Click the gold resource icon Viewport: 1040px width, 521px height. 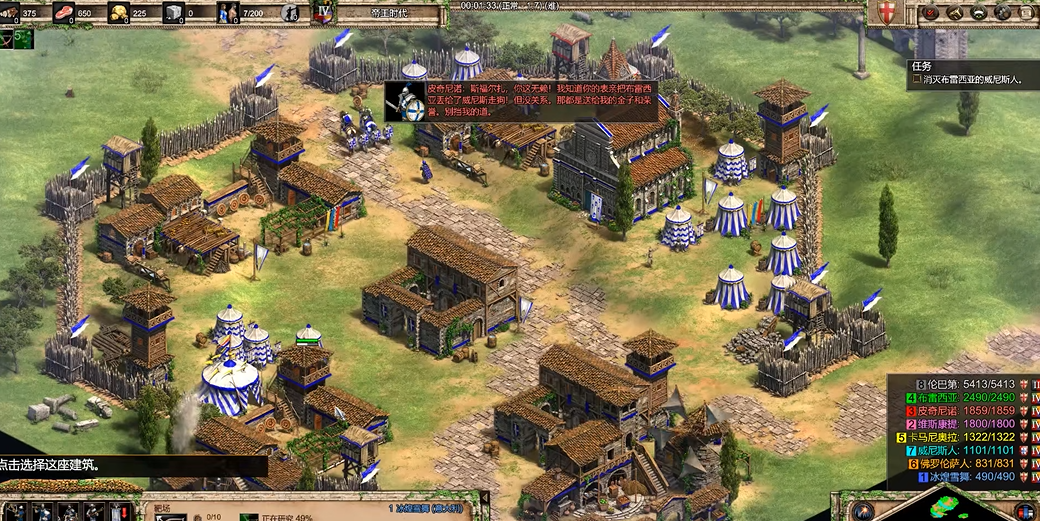click(x=119, y=13)
